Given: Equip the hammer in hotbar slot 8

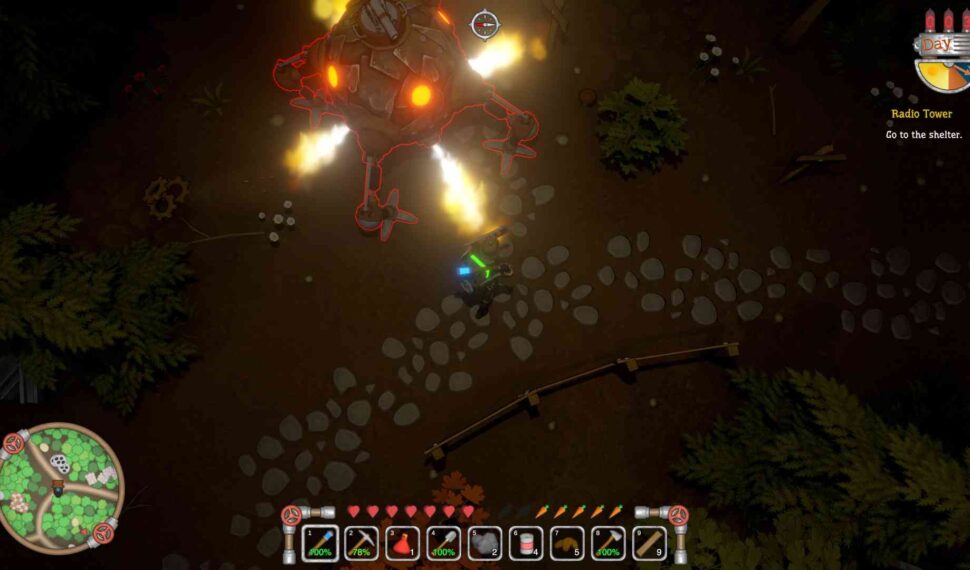Looking at the screenshot, I should tap(608, 543).
